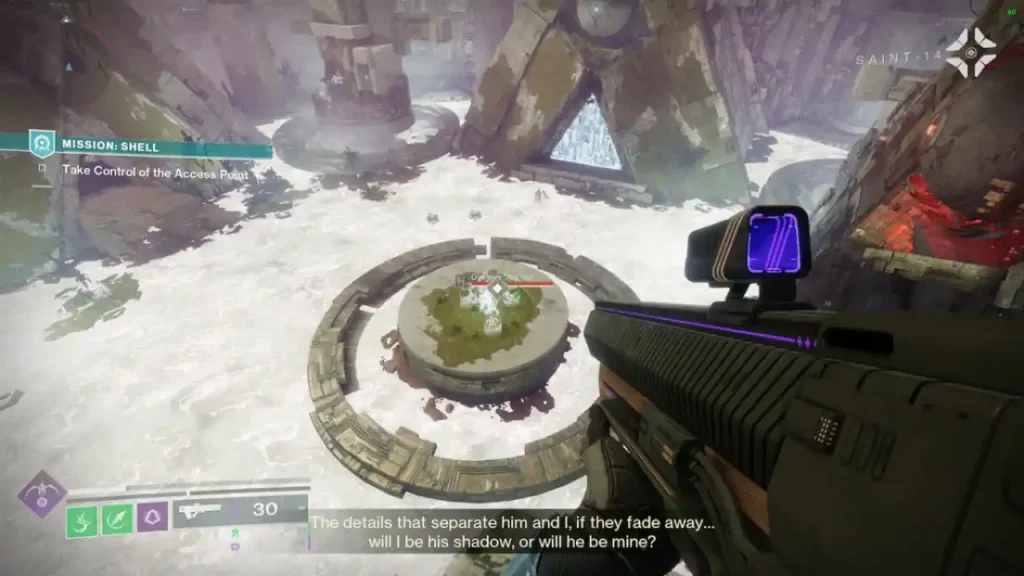Select the first green ability icon

[x=82, y=520]
